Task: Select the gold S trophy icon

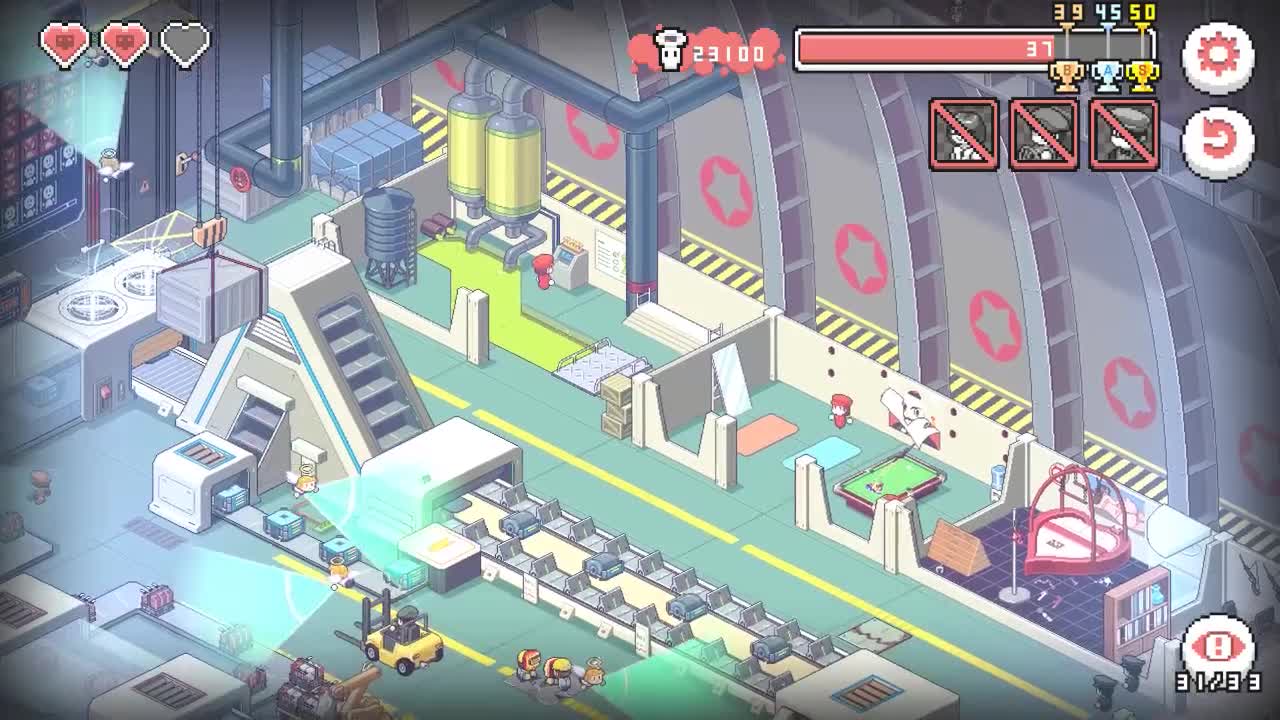Action: click(x=1141, y=73)
